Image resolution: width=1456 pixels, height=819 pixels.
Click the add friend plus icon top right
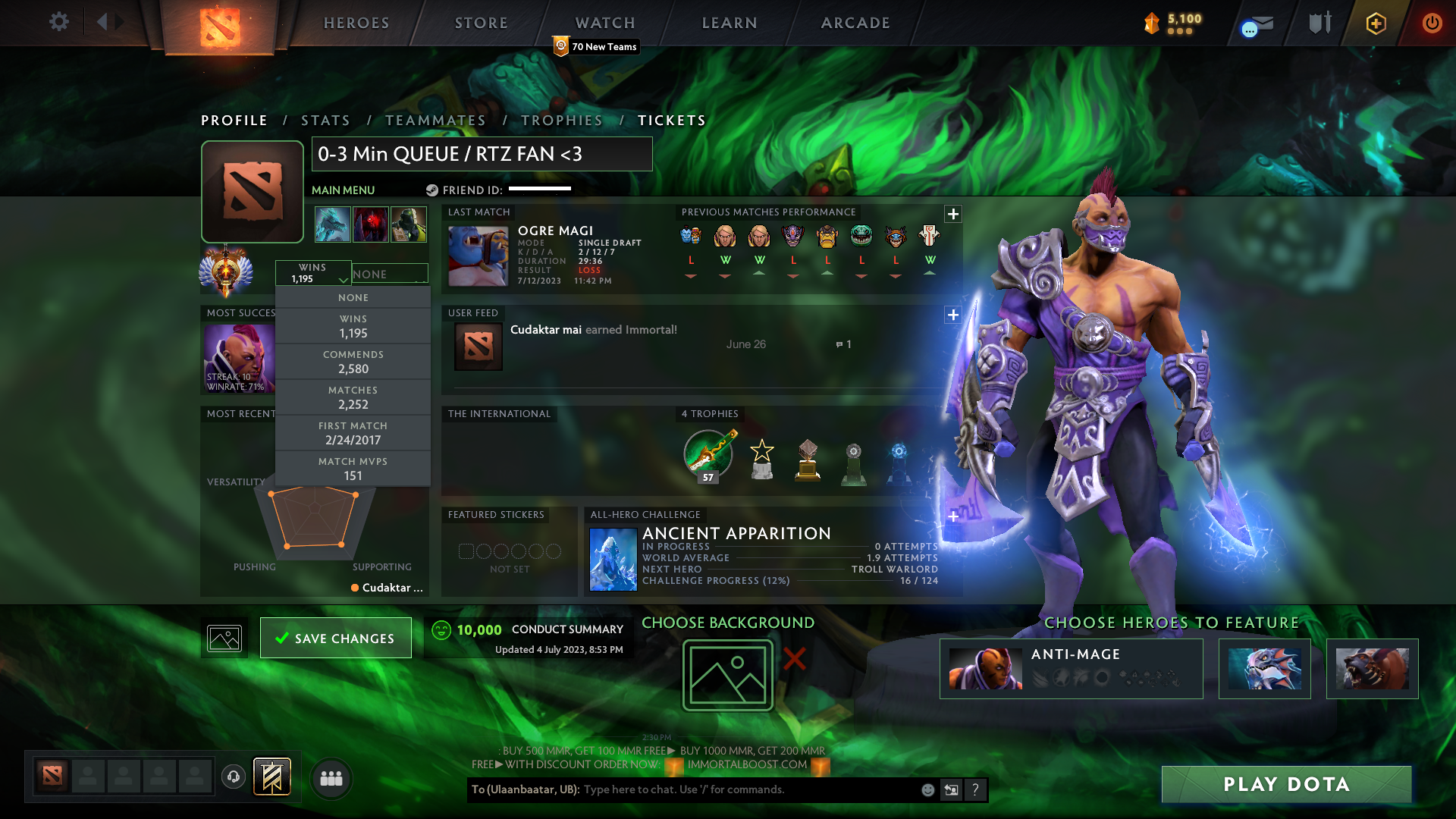[x=1375, y=23]
